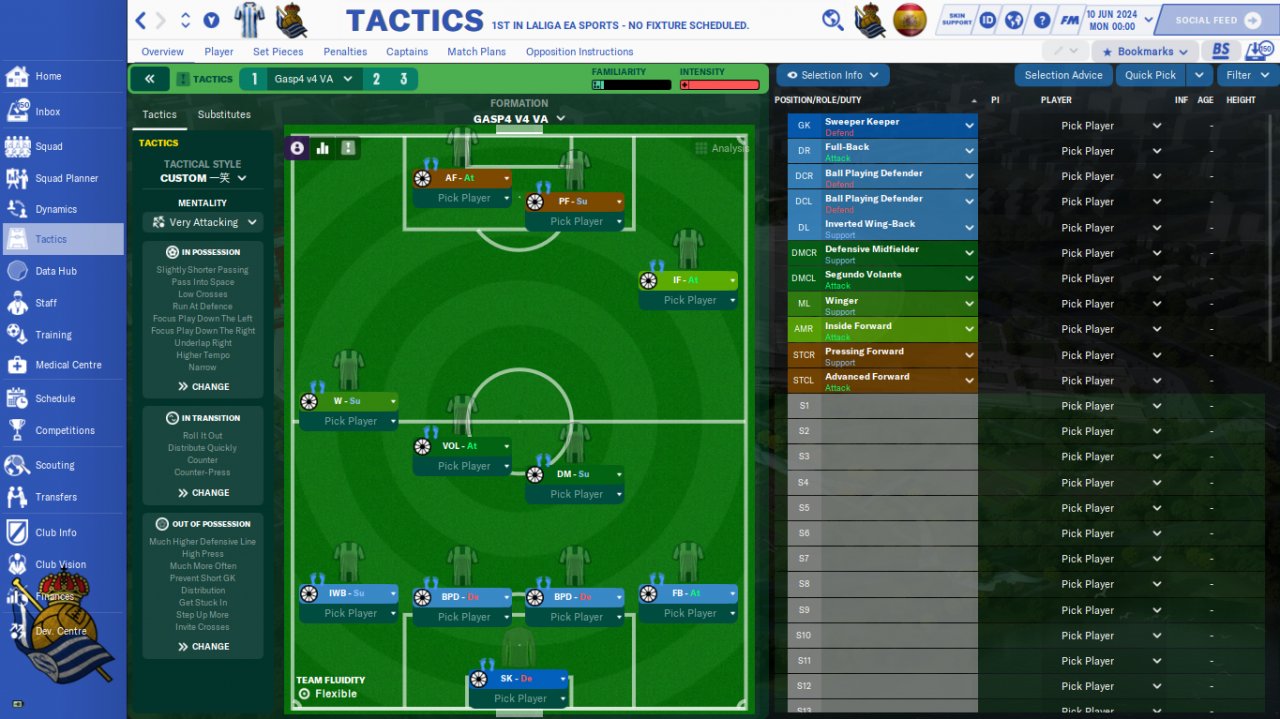This screenshot has height=719, width=1280.
Task: Expand the Selection Info dropdown
Action: click(x=833, y=75)
